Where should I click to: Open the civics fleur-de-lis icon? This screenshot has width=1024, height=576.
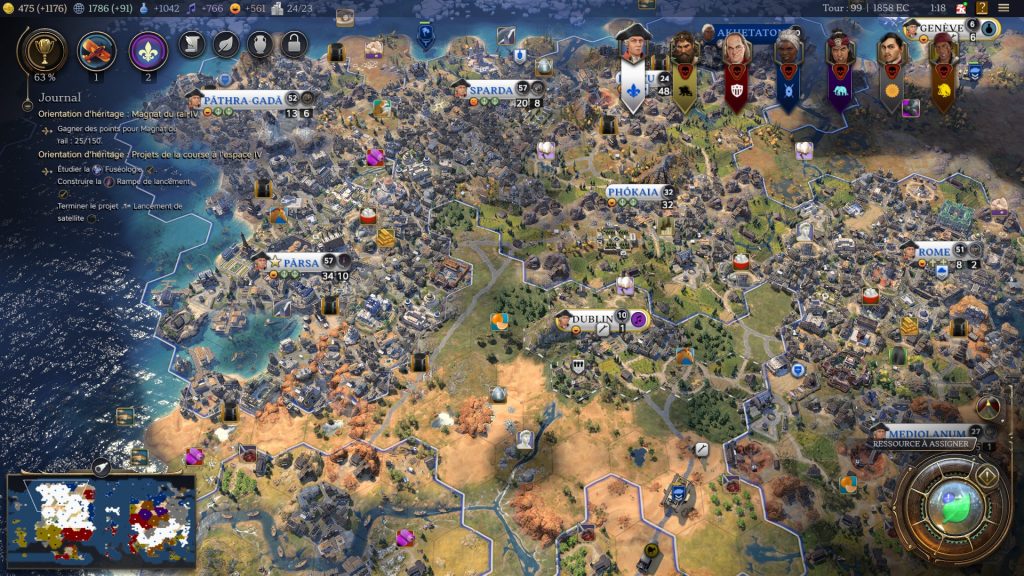pyautogui.click(x=148, y=49)
